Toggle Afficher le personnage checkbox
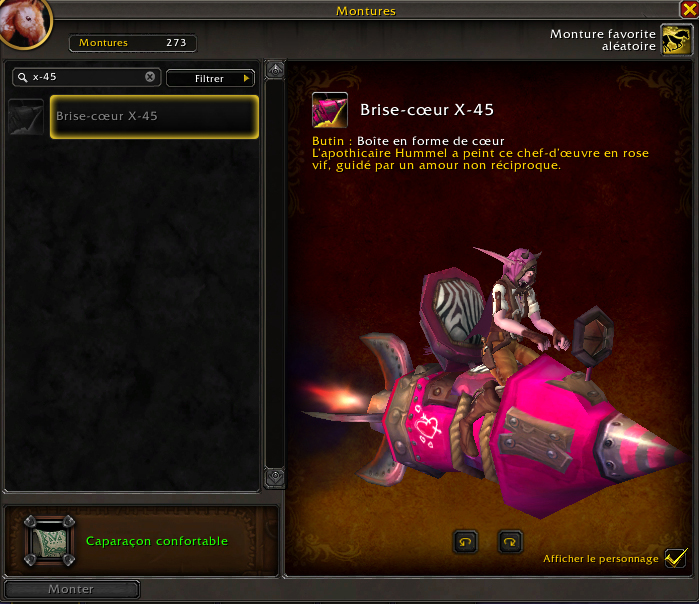 676,557
